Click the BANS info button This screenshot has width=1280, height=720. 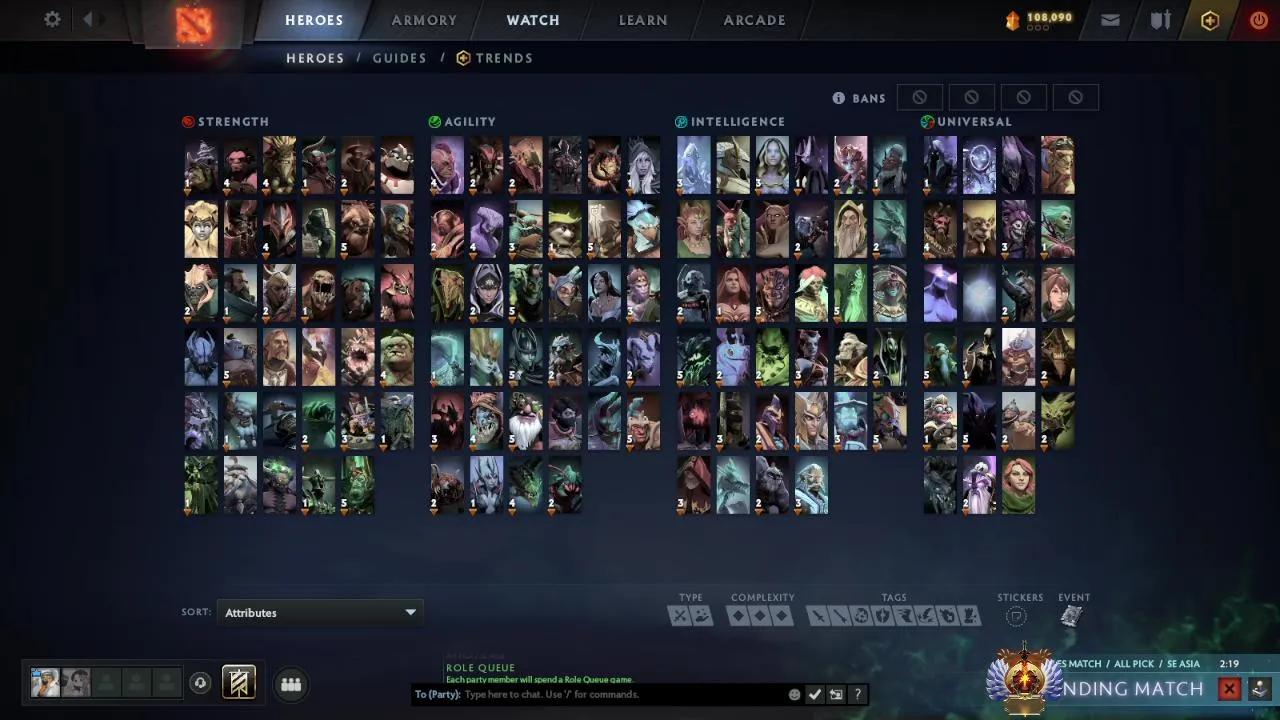point(838,97)
